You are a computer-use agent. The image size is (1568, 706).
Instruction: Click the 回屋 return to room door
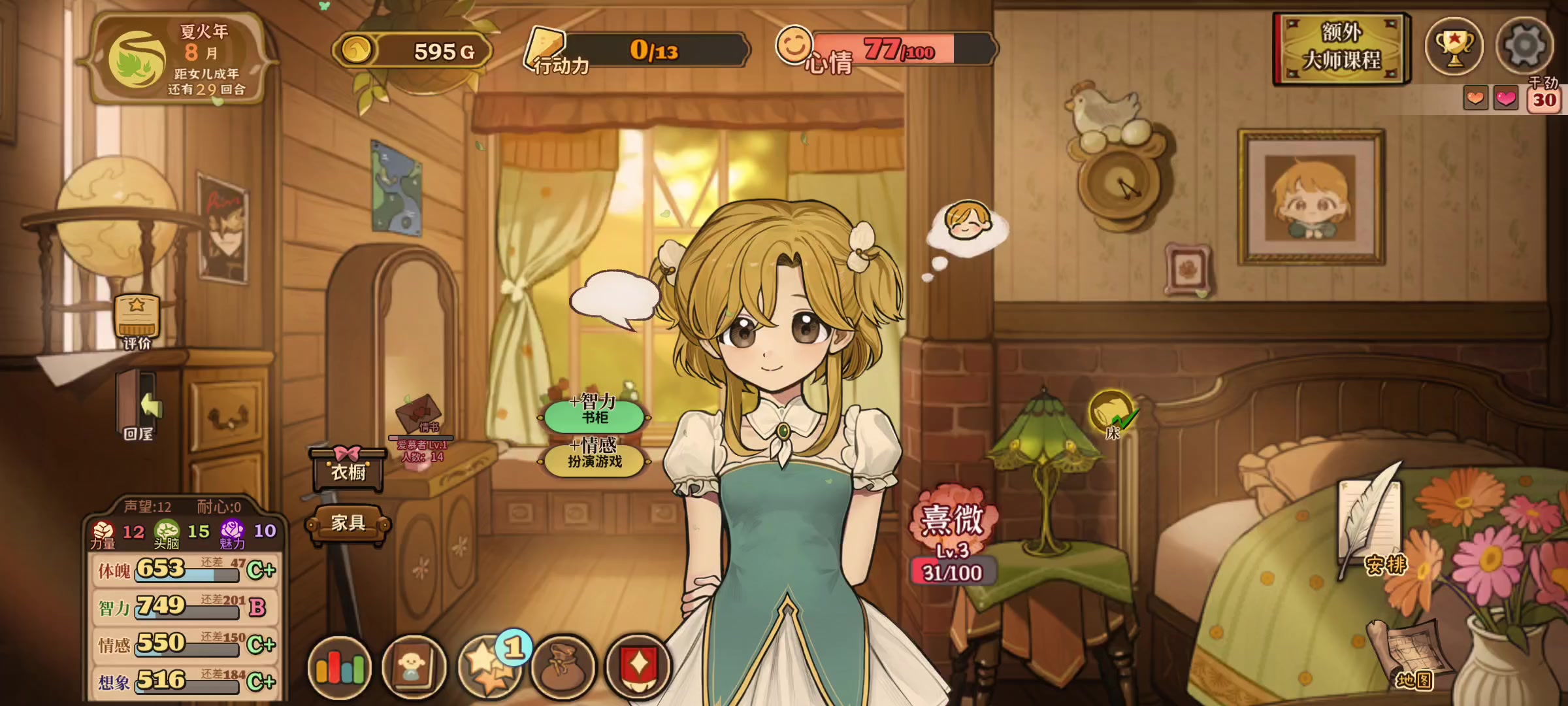pos(139,405)
